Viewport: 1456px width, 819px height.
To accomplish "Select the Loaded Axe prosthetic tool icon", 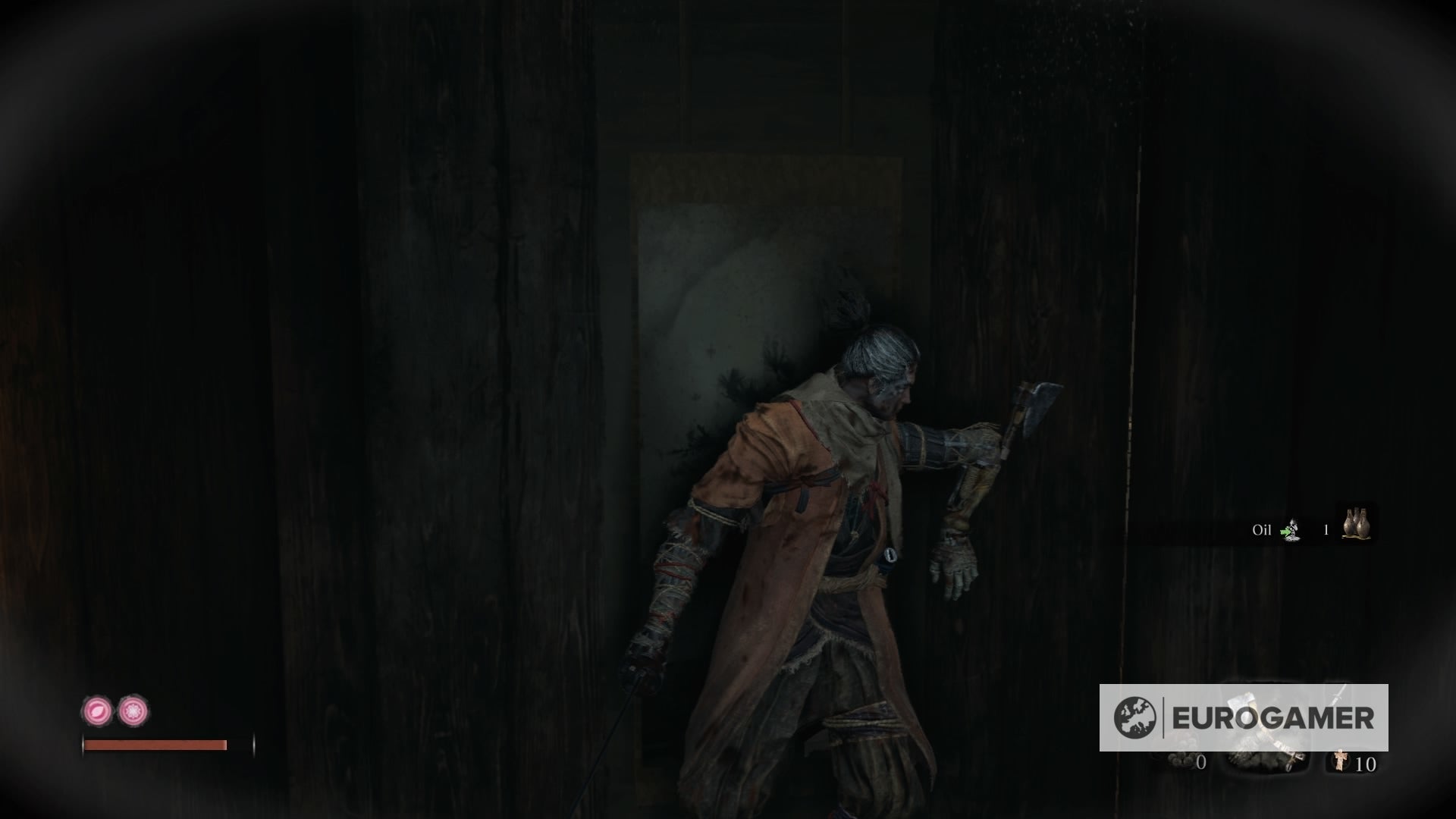I will point(1243,705).
